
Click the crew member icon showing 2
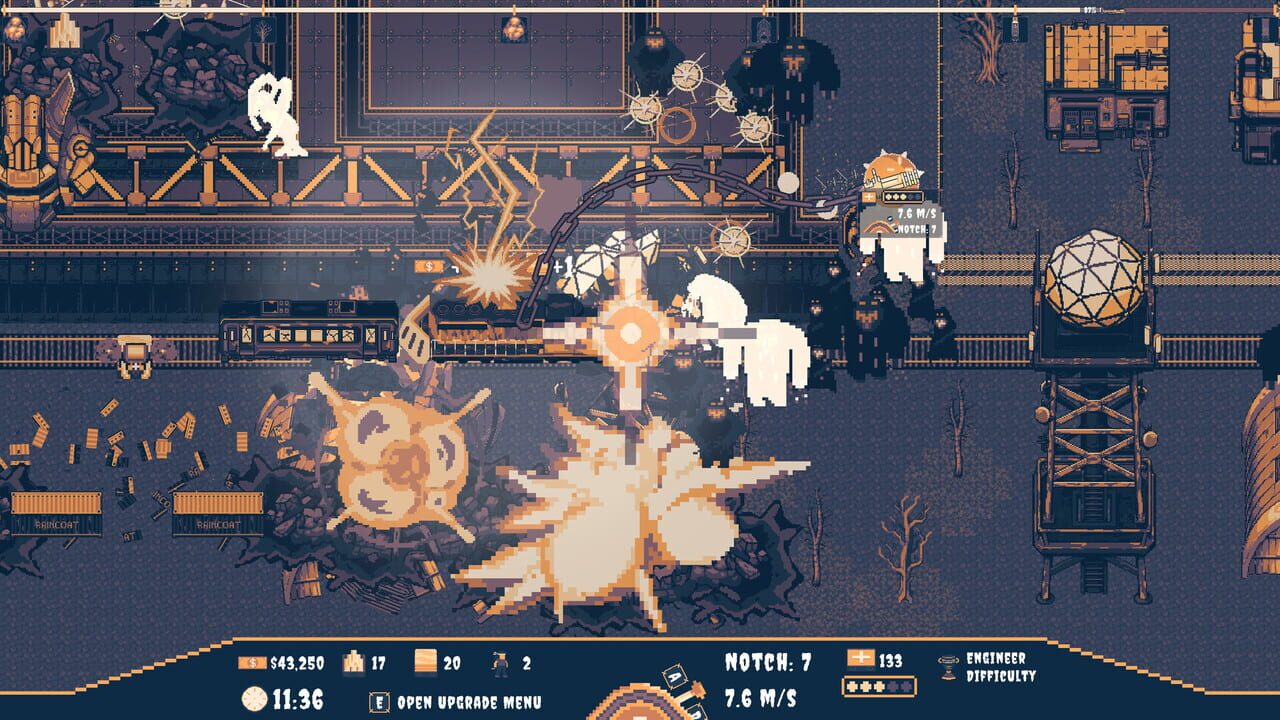(x=500, y=663)
